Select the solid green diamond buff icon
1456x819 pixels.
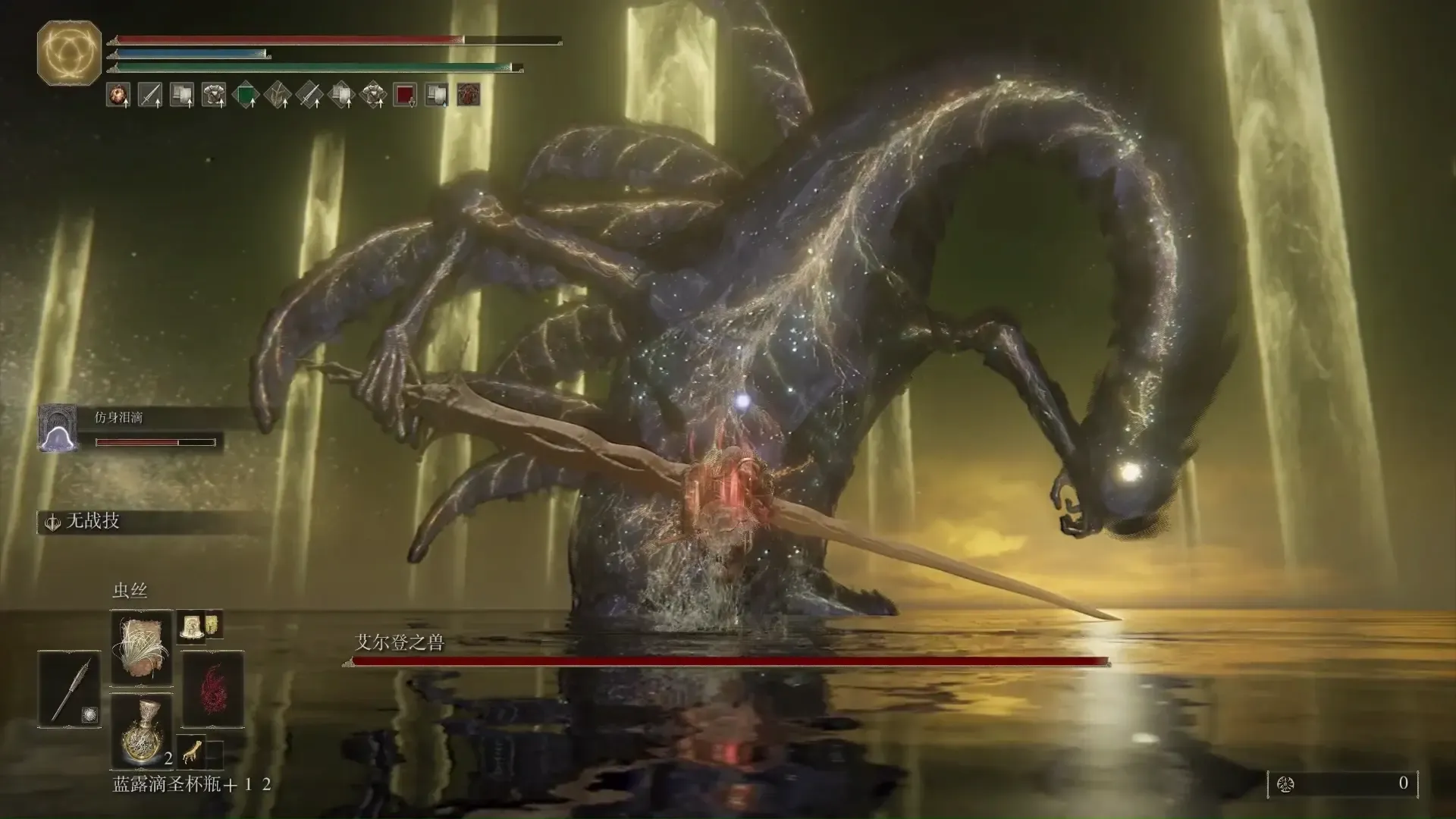tap(246, 95)
